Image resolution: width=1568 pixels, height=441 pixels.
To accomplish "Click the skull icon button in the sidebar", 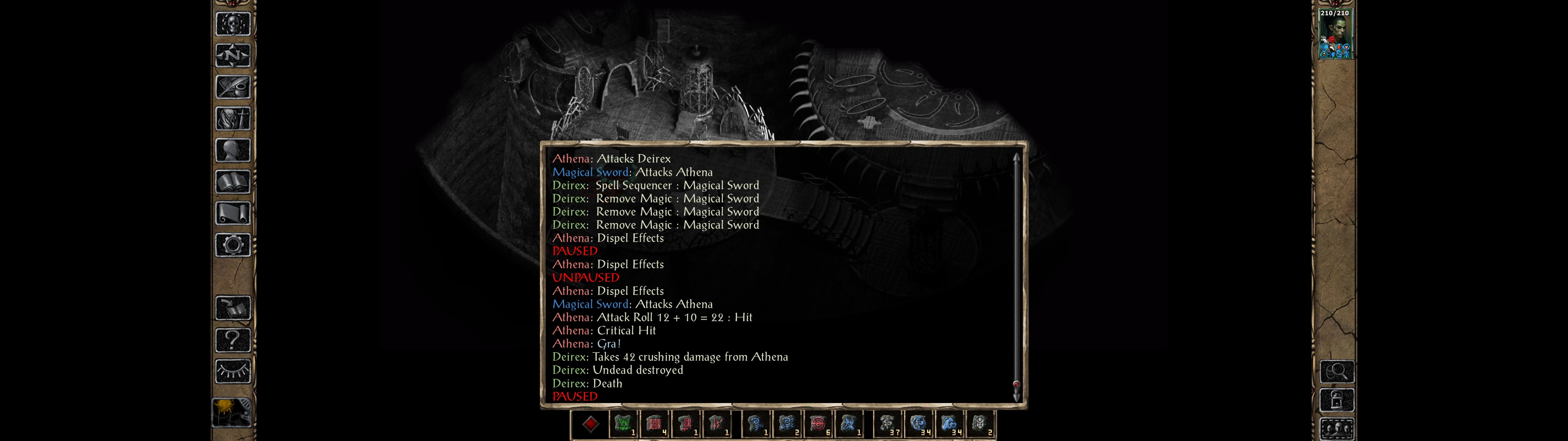I will pos(232,24).
